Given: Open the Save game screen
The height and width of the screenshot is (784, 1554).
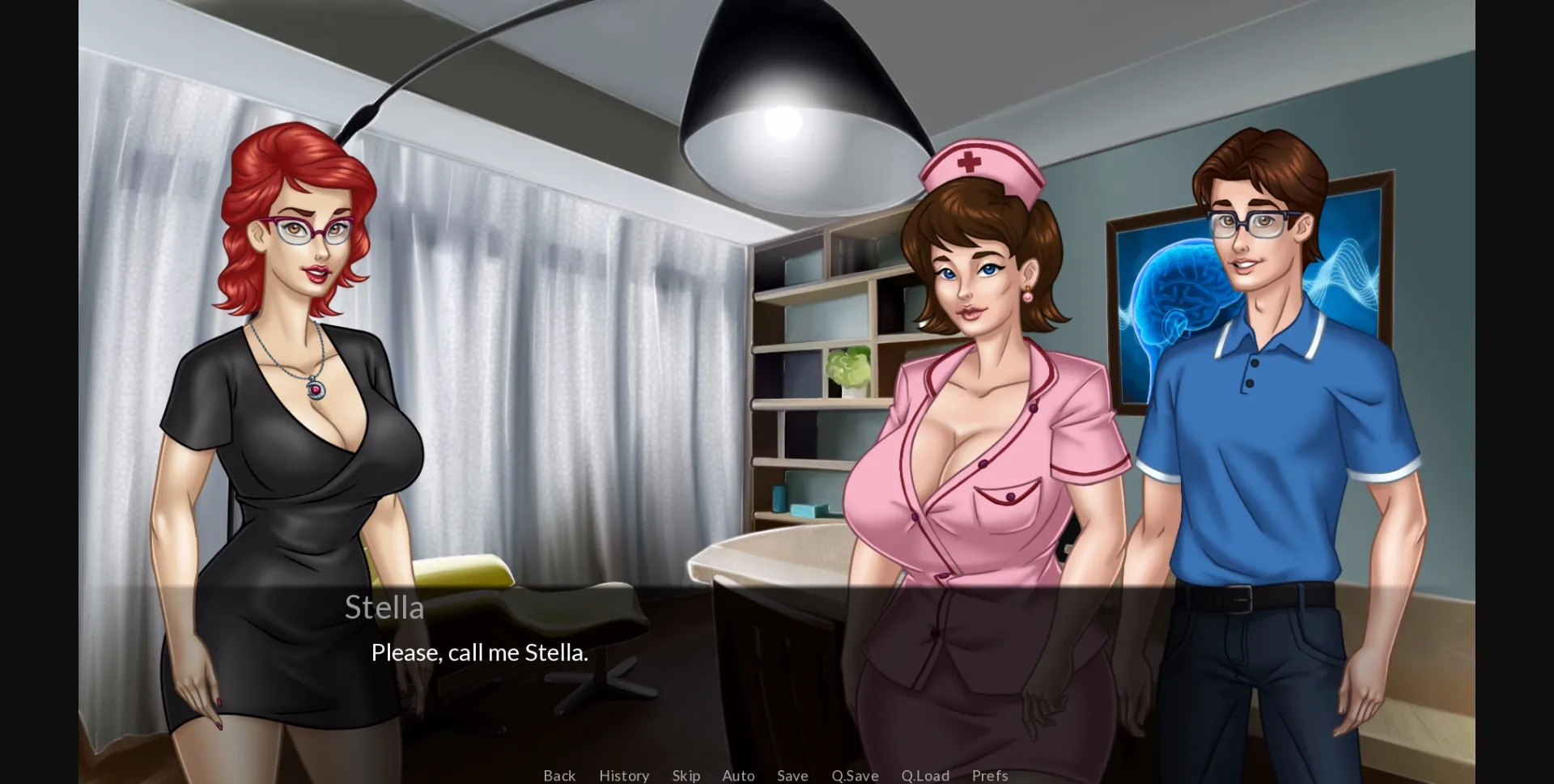Looking at the screenshot, I should (x=792, y=775).
